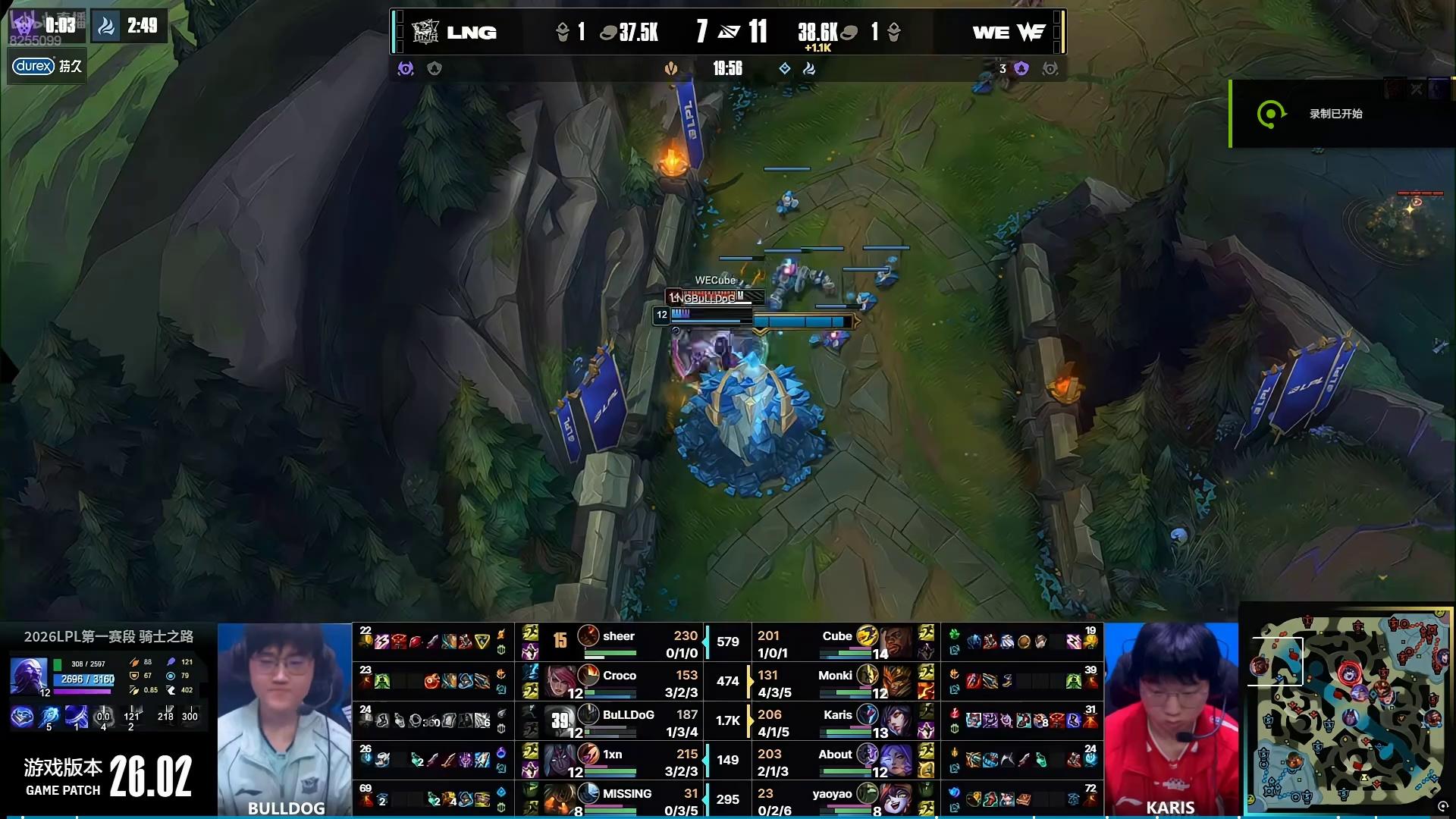This screenshot has width=1456, height=819.
Task: Click the LNG team logo
Action: coord(425,32)
